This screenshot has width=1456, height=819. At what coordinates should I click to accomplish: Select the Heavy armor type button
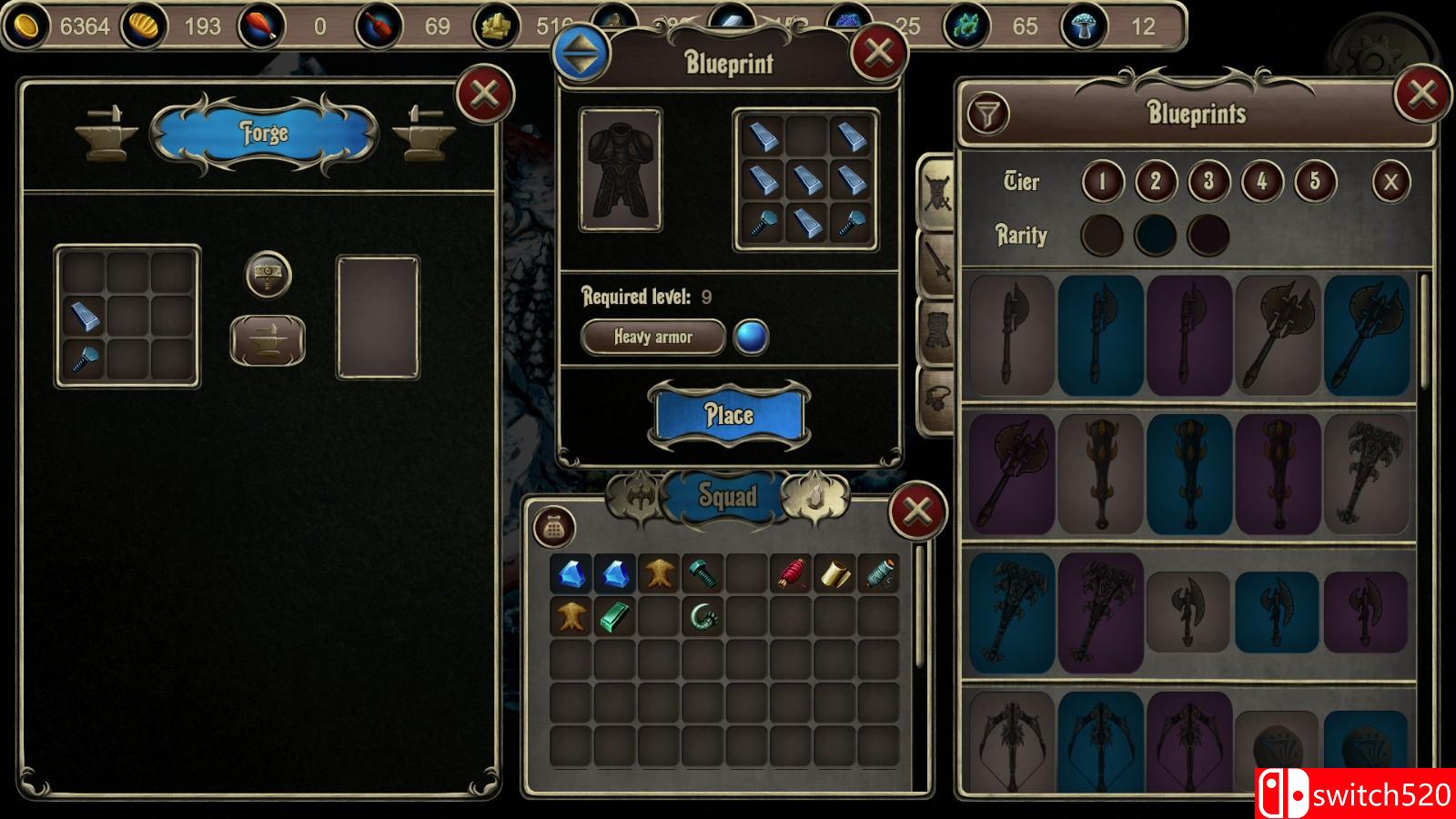(653, 337)
